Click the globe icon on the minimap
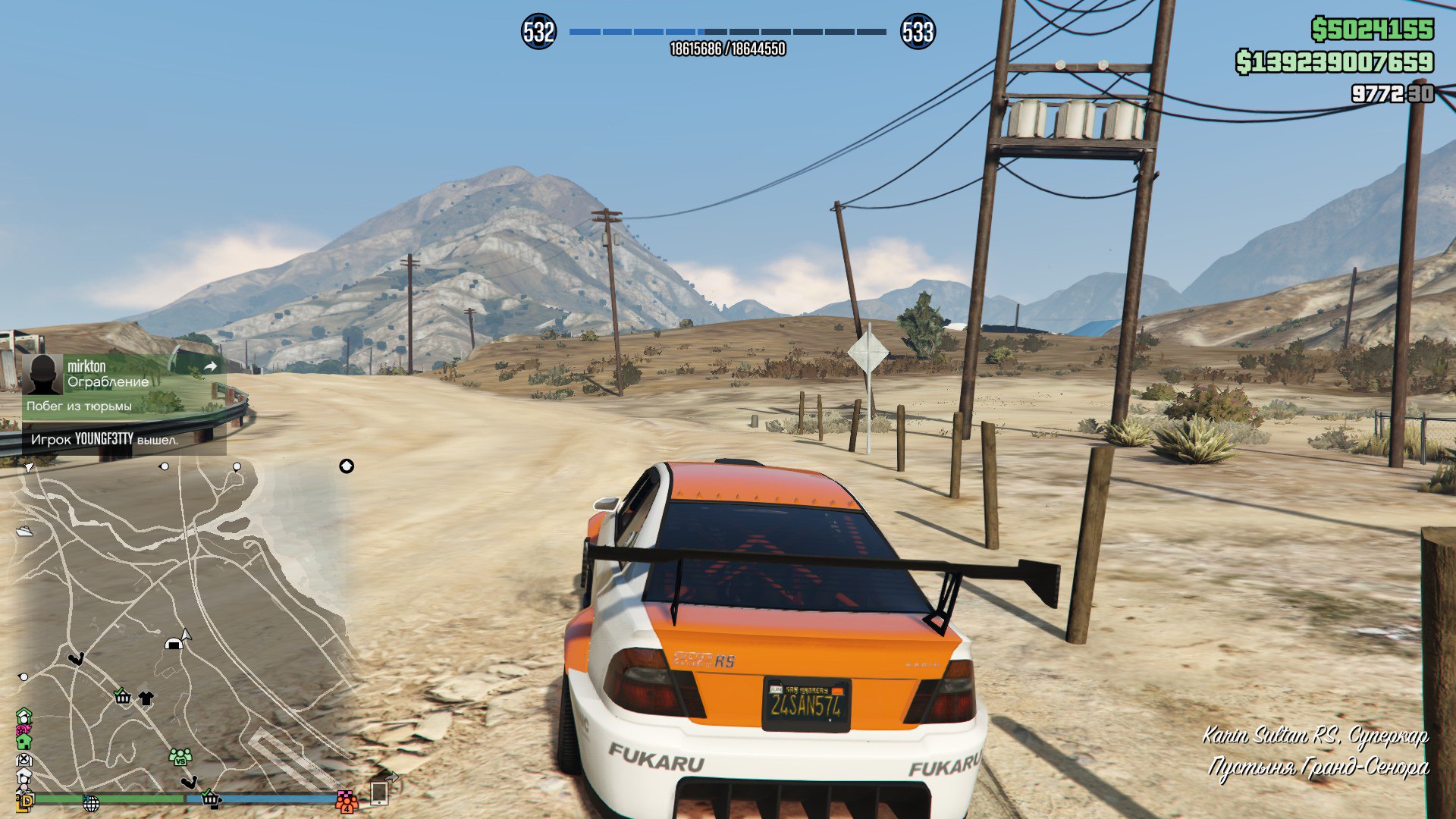 91,802
